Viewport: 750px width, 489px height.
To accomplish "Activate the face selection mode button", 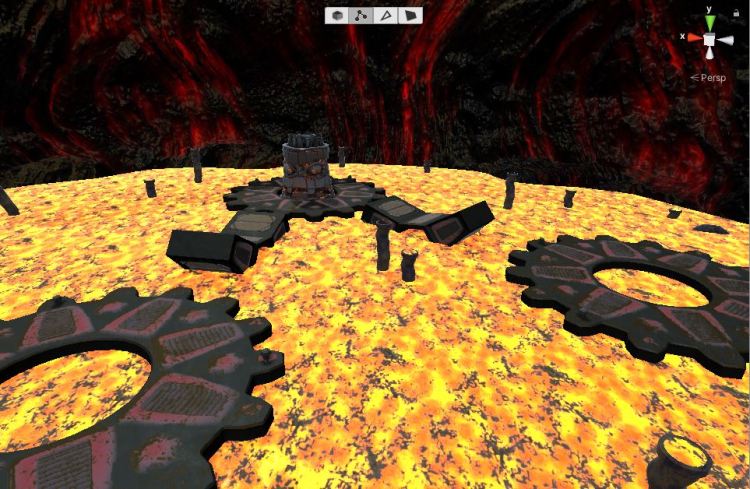I will coord(410,16).
